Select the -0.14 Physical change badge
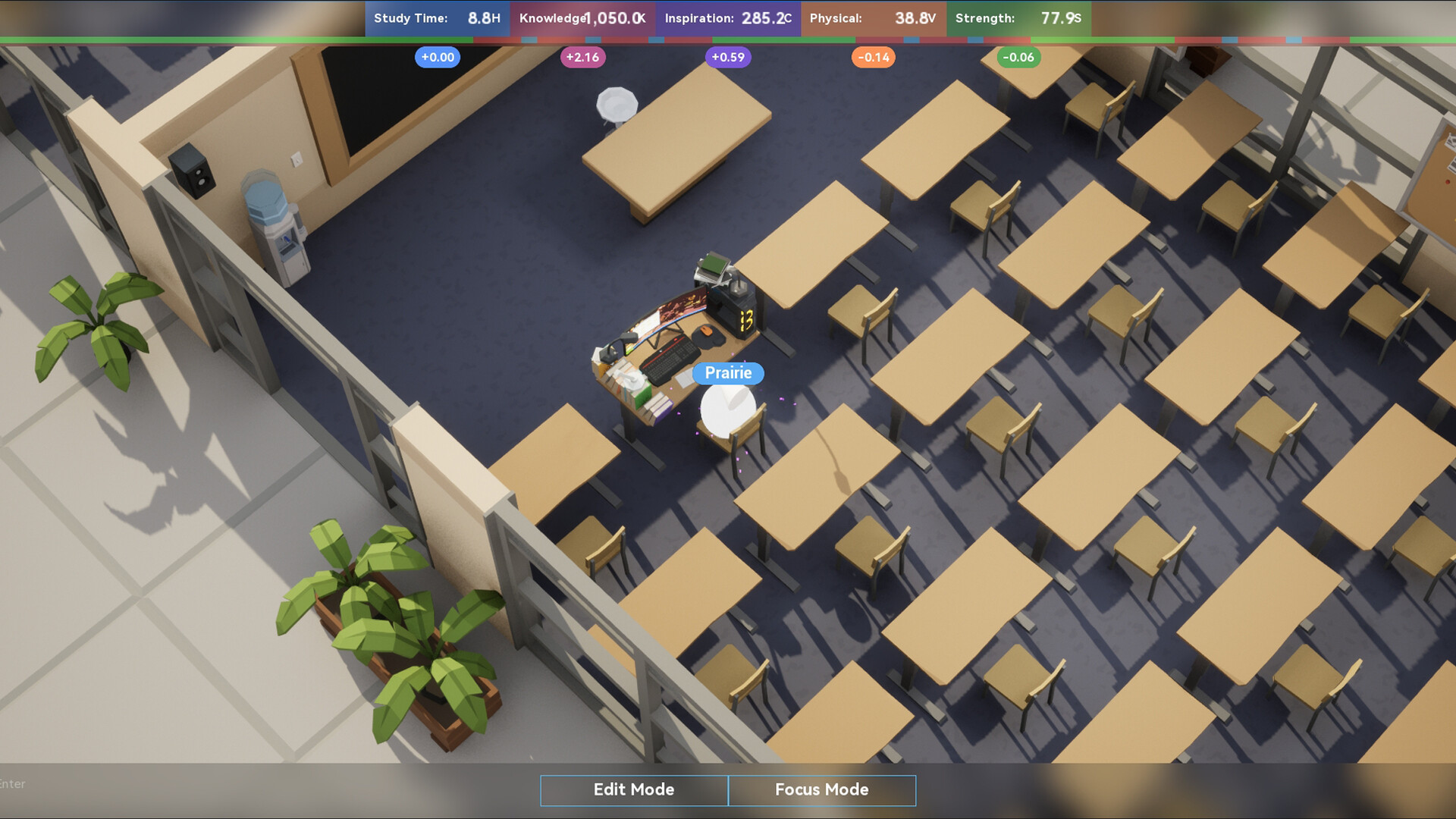 [x=874, y=57]
